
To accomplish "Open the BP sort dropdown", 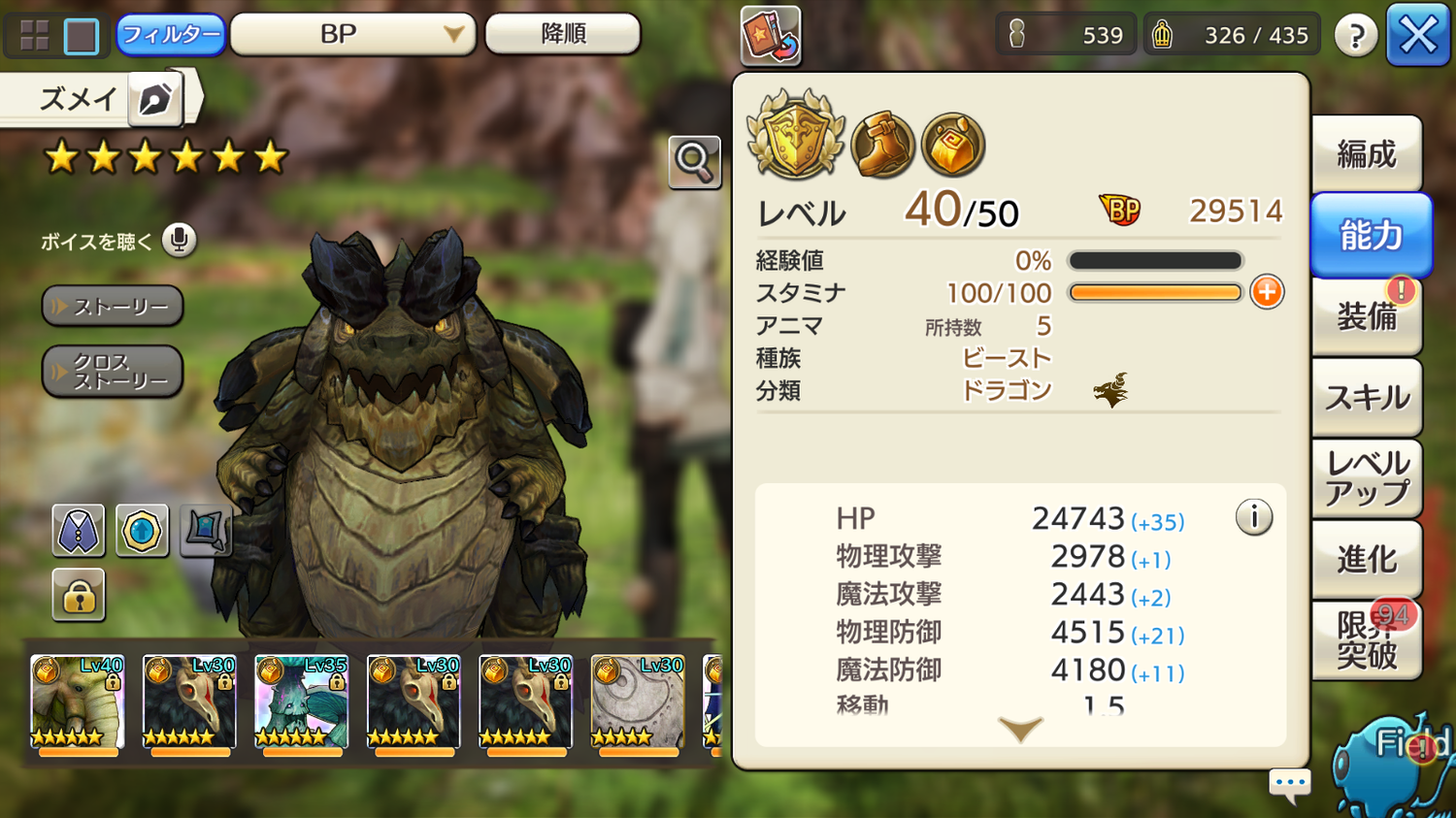I will pyautogui.click(x=352, y=35).
